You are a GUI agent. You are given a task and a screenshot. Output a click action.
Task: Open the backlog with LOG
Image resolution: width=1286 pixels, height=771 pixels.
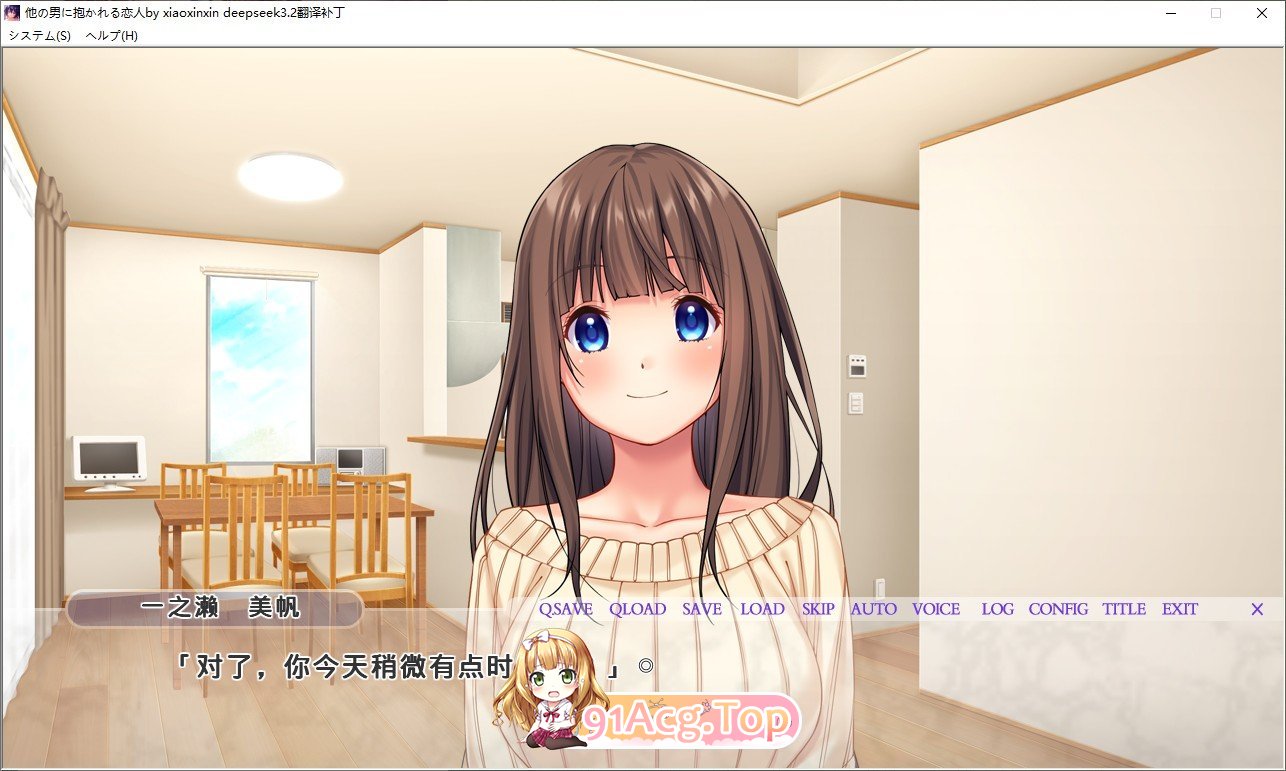996,609
